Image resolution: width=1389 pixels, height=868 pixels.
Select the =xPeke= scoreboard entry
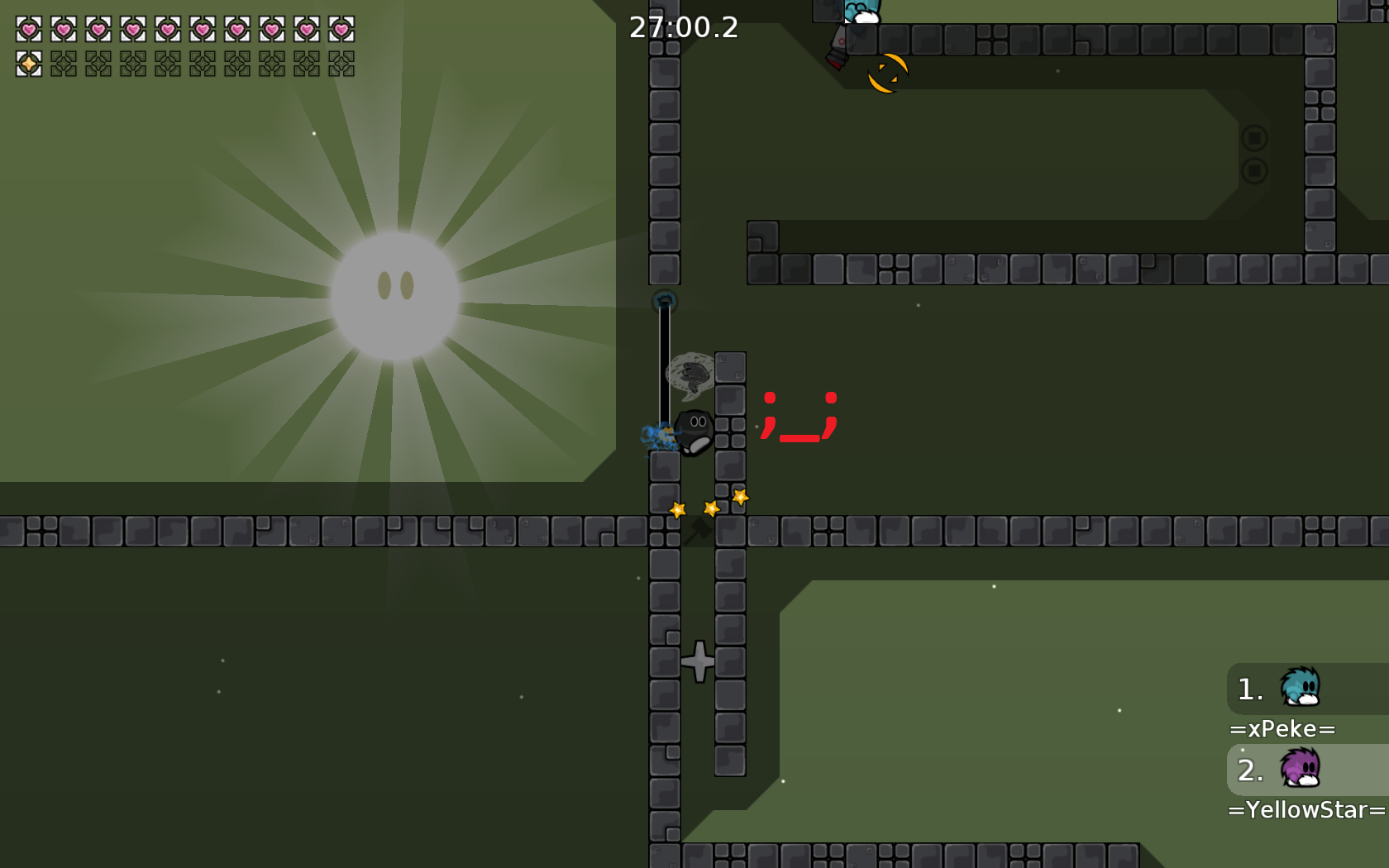click(1283, 728)
